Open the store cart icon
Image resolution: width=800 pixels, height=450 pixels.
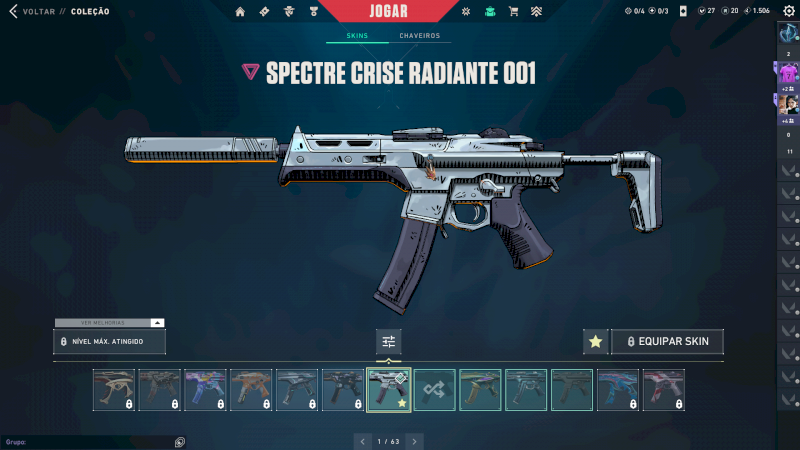pos(513,11)
